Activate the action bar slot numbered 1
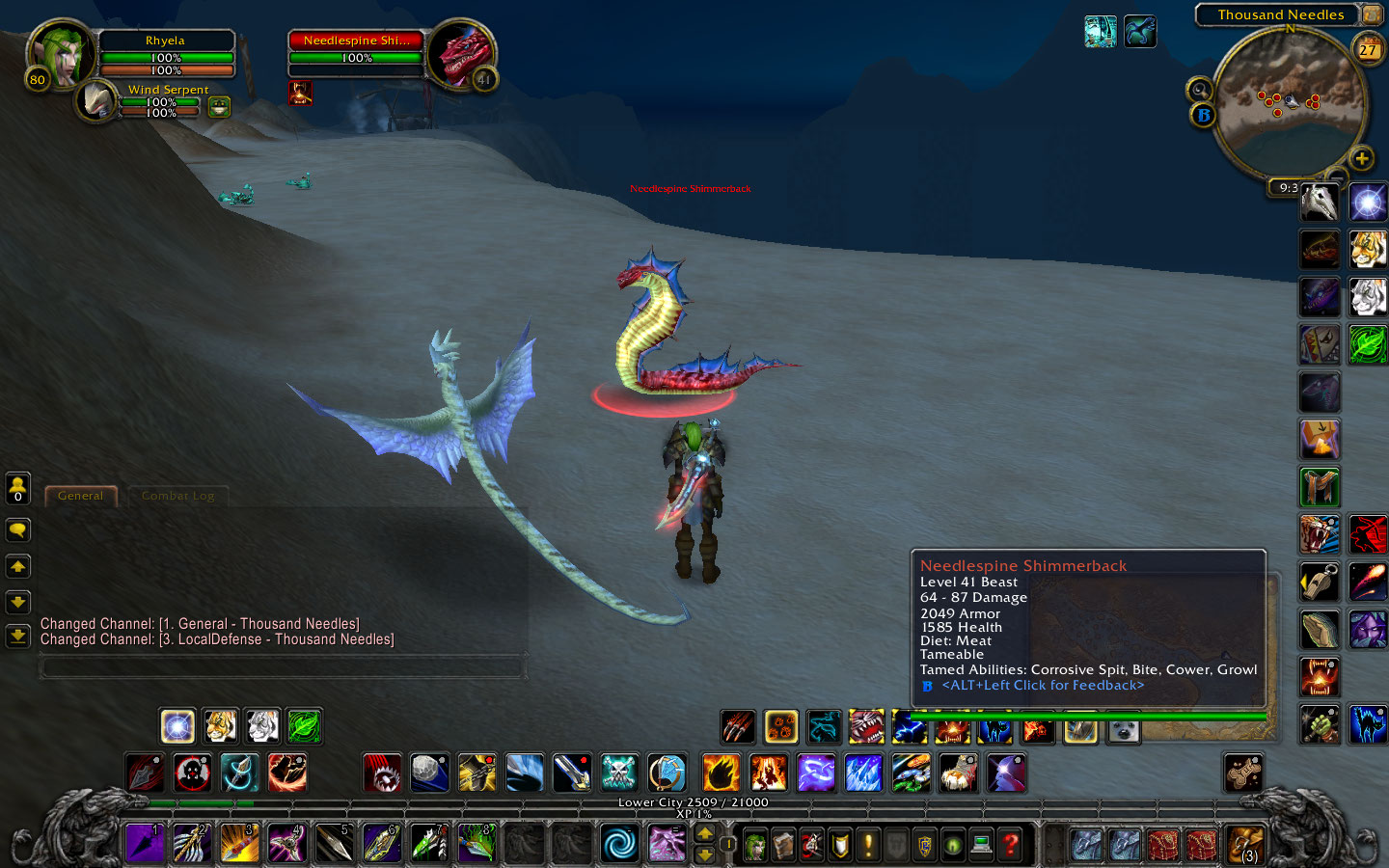The image size is (1389, 868). coord(145,843)
